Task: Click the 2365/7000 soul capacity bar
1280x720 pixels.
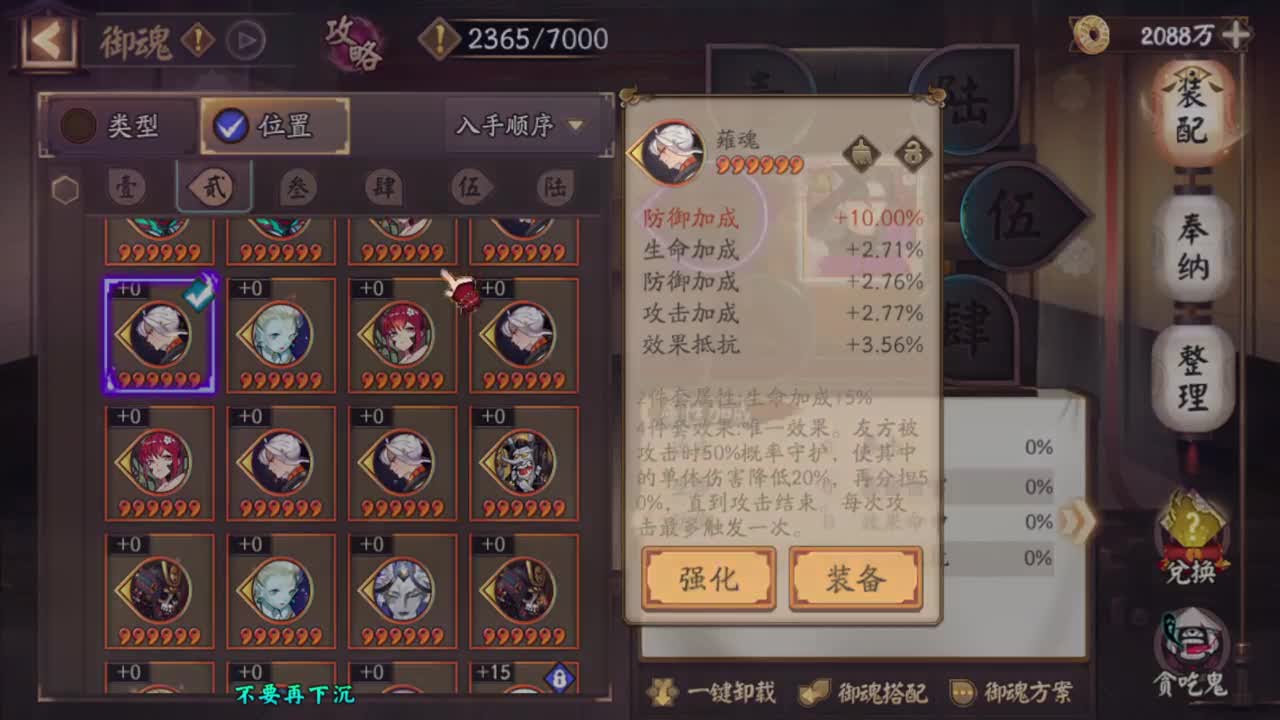Action: coord(520,38)
